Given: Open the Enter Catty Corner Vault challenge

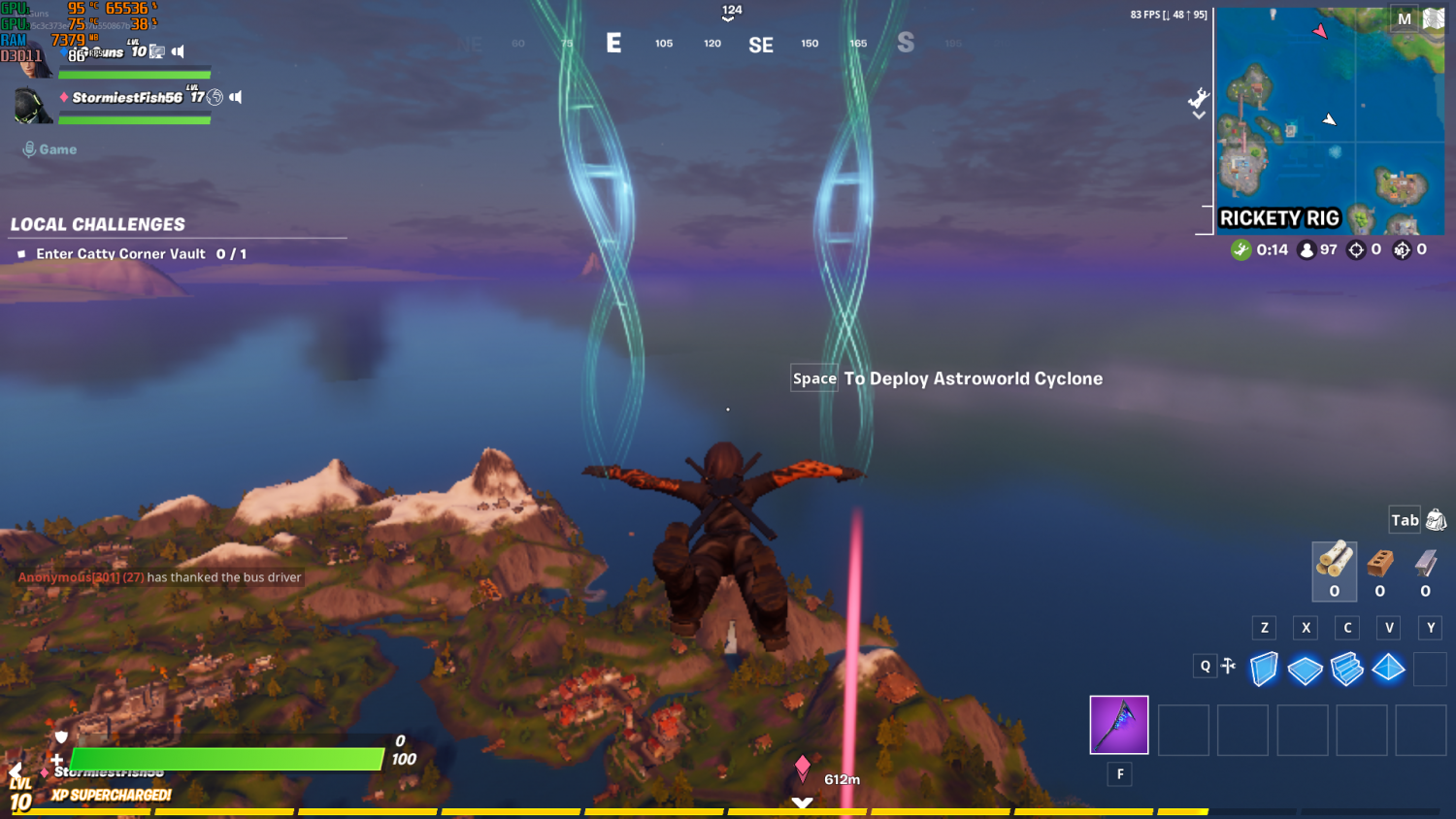Looking at the screenshot, I should [120, 254].
